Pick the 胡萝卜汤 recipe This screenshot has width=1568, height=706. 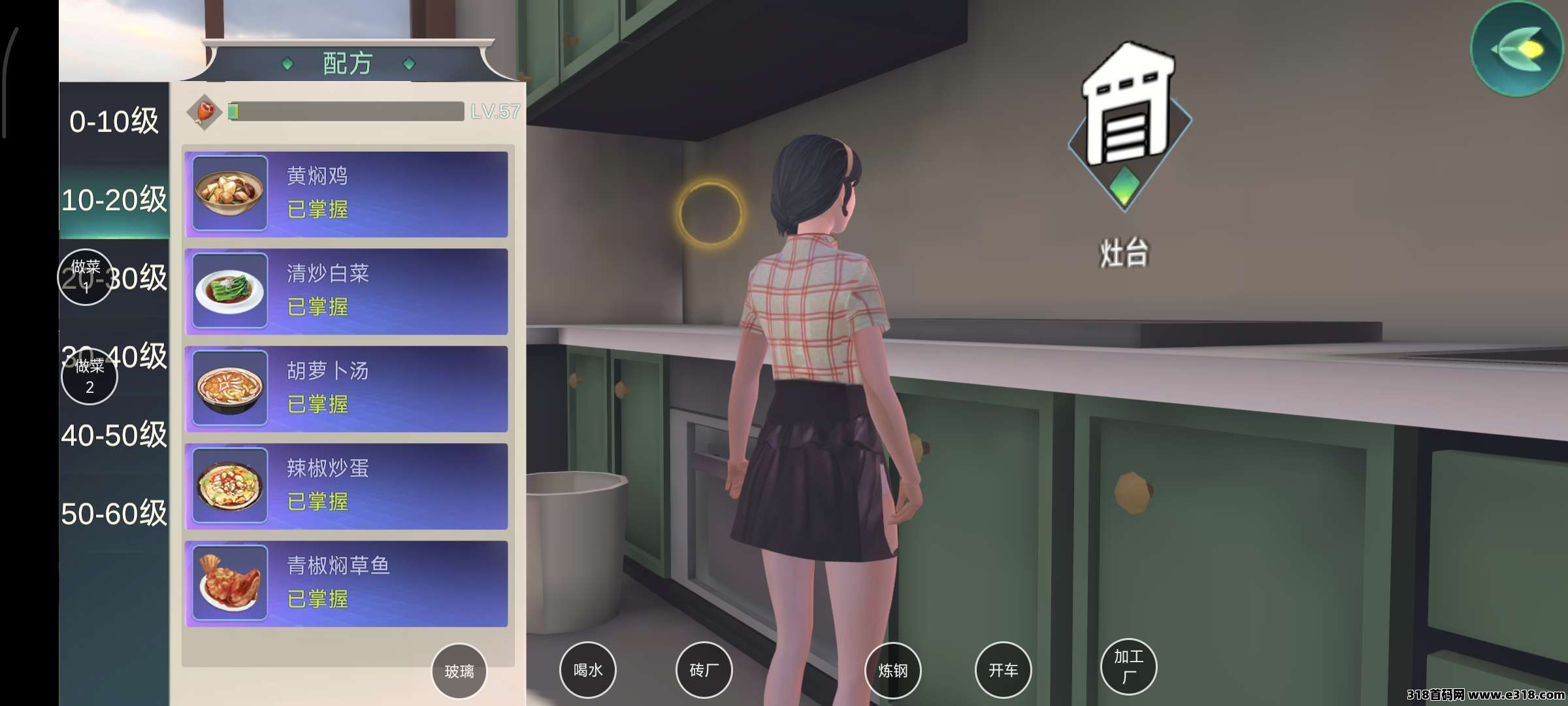(x=346, y=389)
